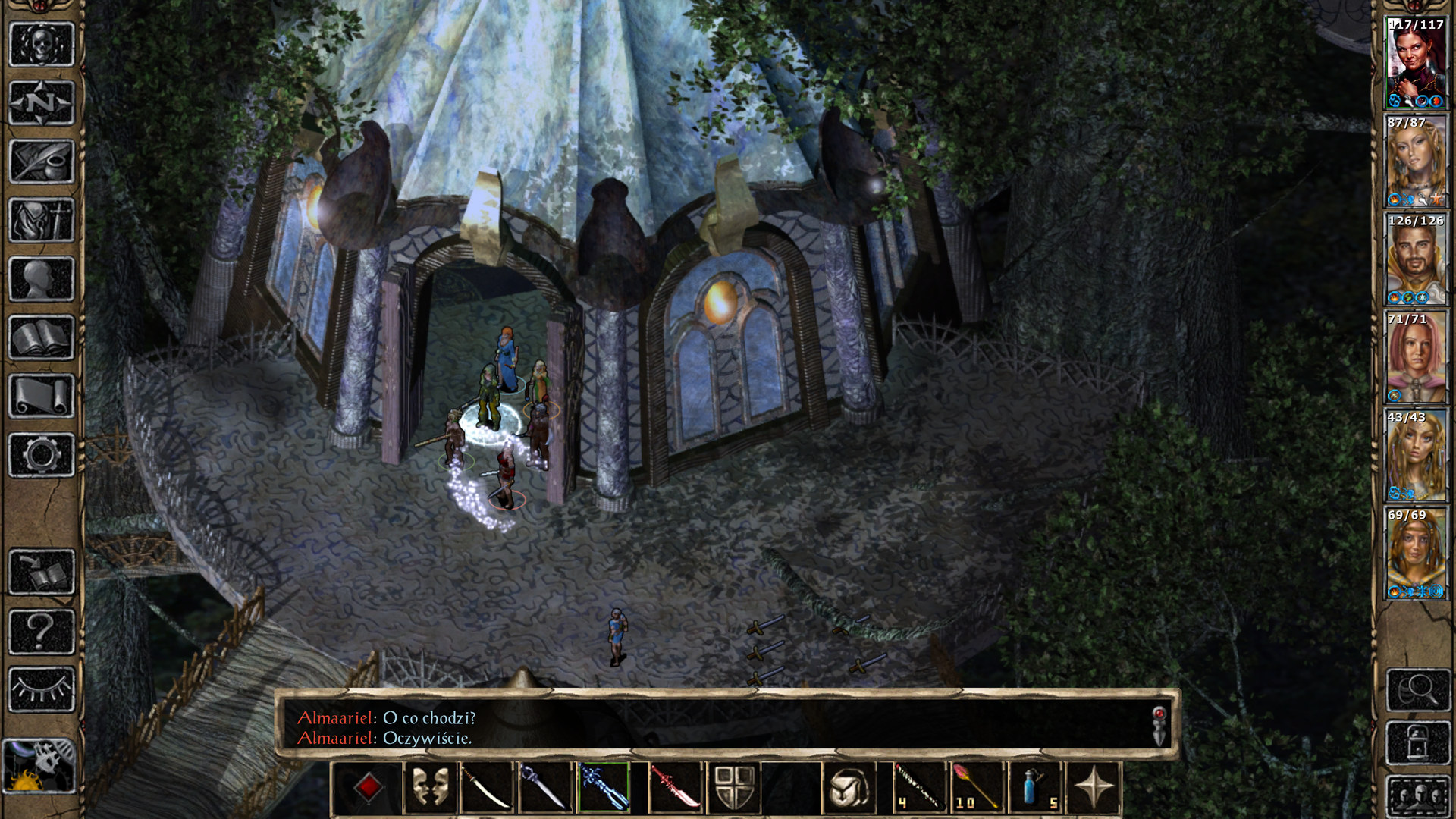Image resolution: width=1456 pixels, height=819 pixels.
Task: Open the area map with the compass button
Action: tap(42, 102)
